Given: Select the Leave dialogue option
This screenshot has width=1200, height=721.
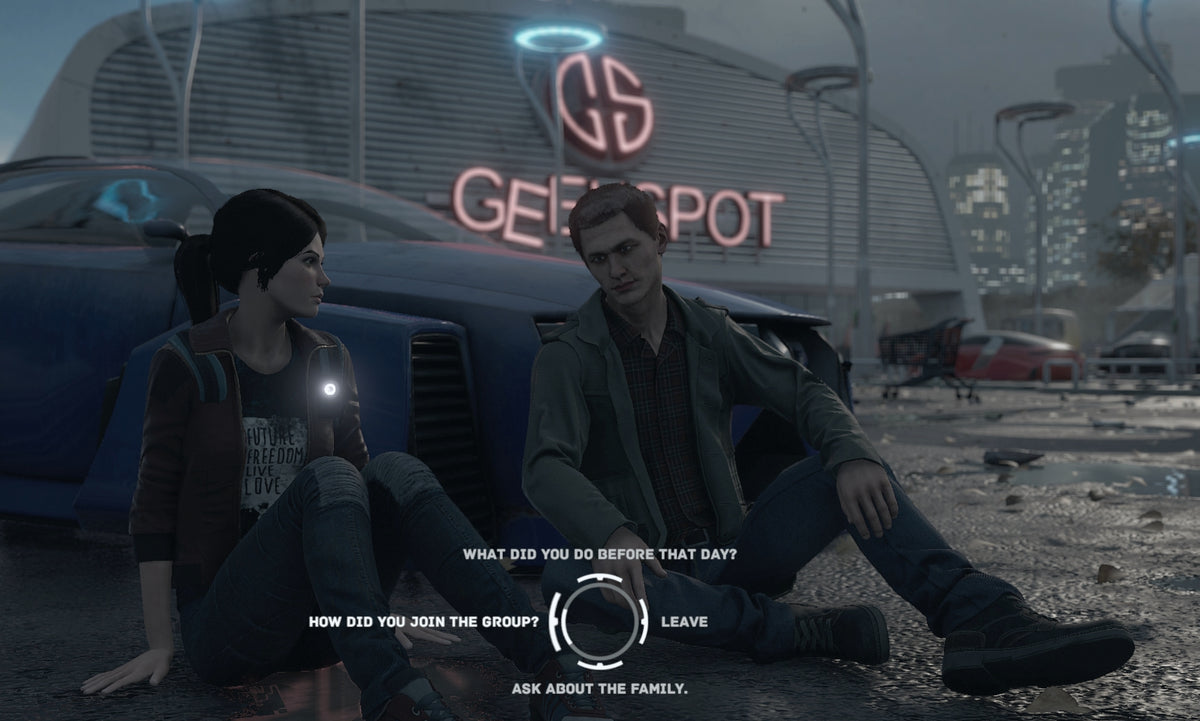Looking at the screenshot, I should 684,622.
